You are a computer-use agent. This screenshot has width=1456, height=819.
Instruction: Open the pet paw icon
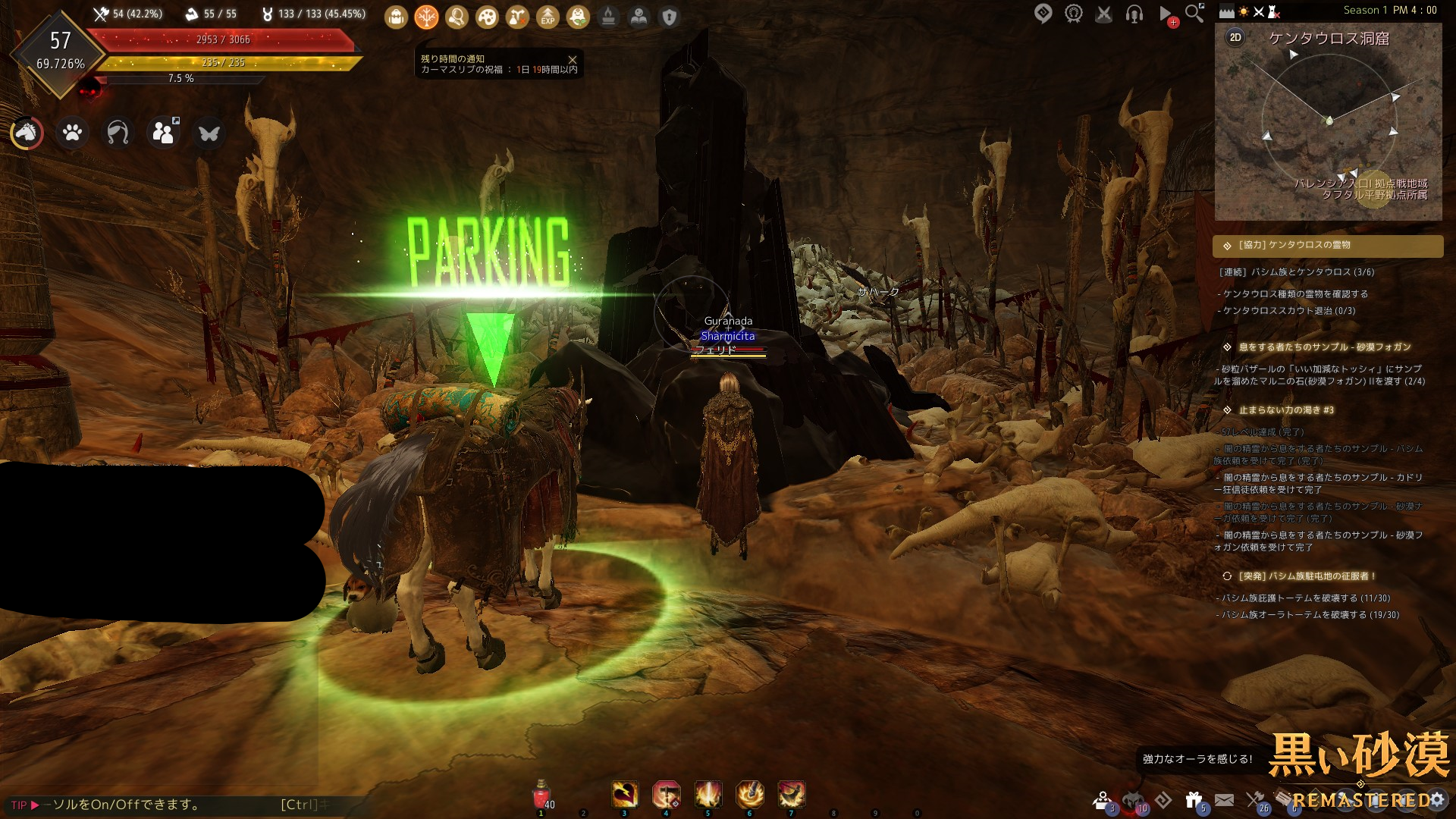(x=72, y=133)
